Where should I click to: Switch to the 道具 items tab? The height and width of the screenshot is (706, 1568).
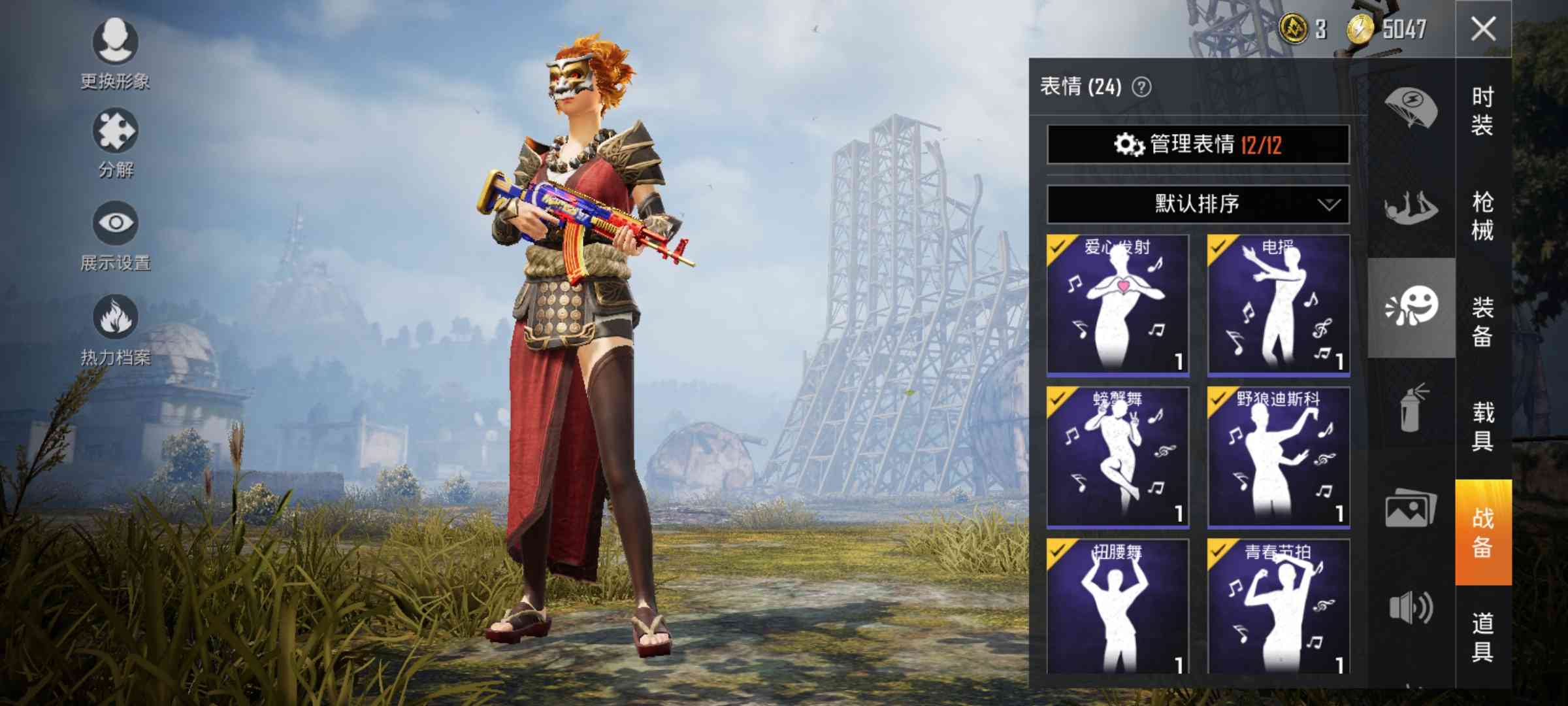[1483, 637]
